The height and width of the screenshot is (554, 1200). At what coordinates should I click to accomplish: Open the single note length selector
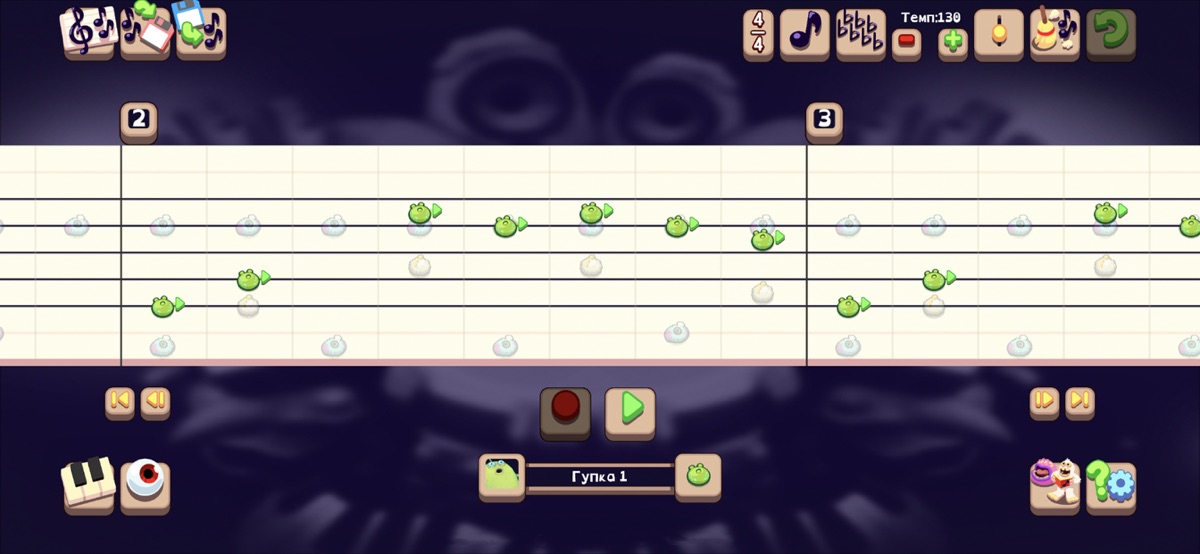[804, 35]
